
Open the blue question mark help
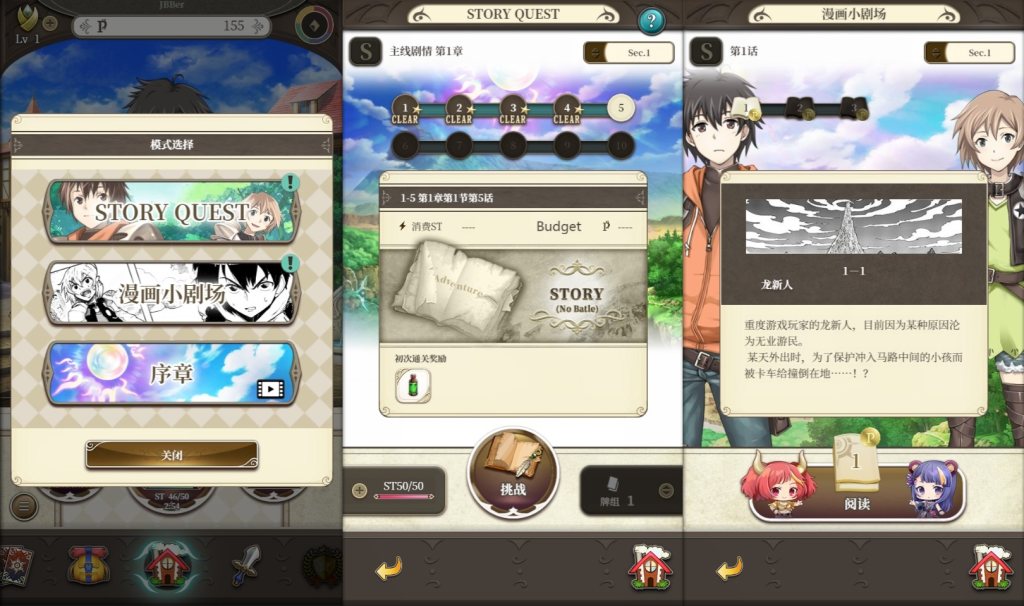tap(651, 21)
